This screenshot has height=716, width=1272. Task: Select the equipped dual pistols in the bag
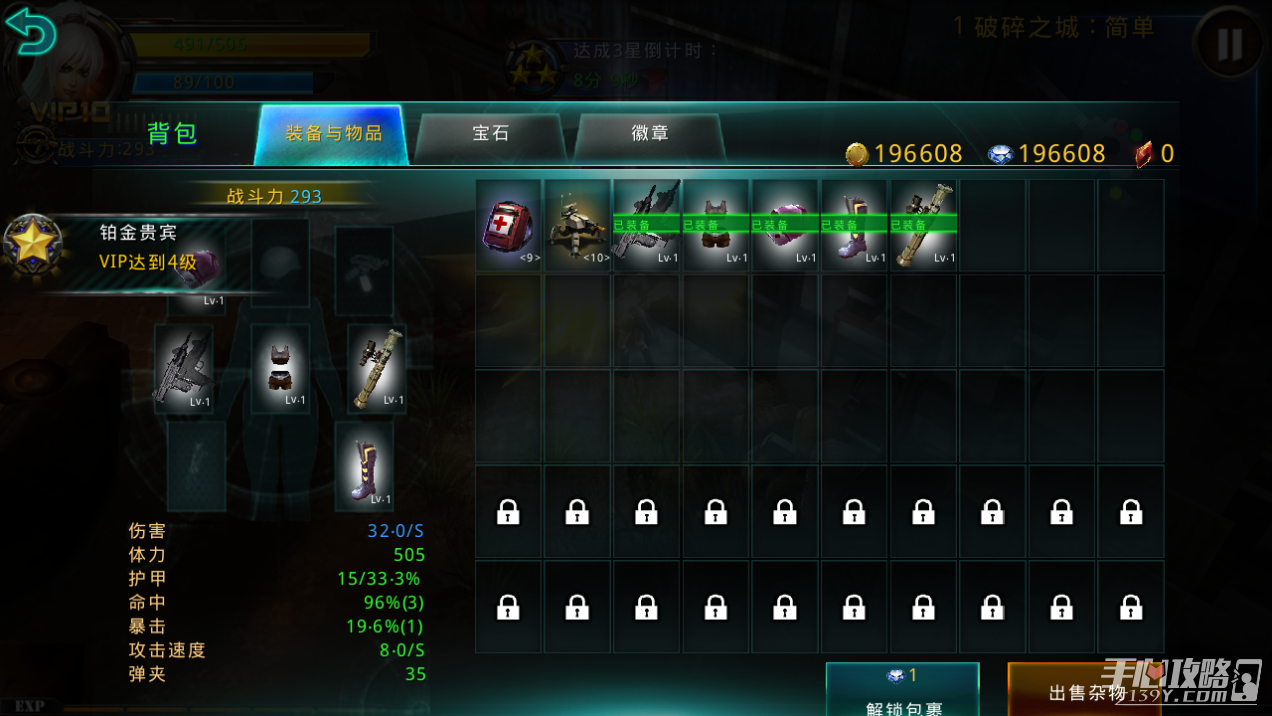point(647,226)
